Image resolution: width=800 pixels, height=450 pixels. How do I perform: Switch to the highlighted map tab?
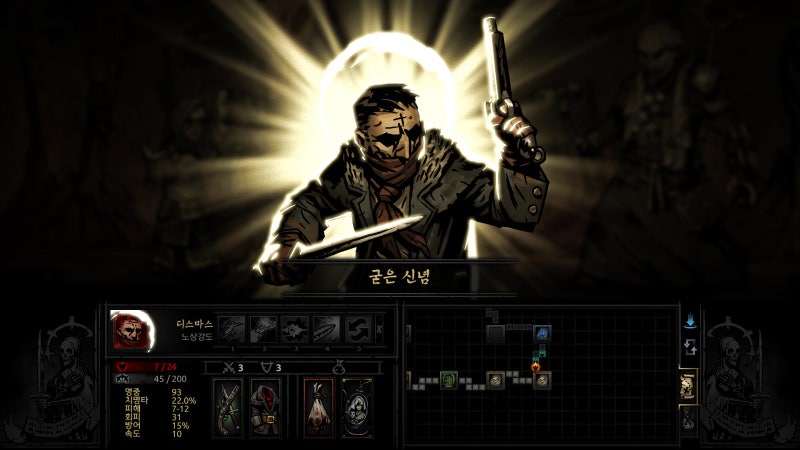tap(688, 388)
